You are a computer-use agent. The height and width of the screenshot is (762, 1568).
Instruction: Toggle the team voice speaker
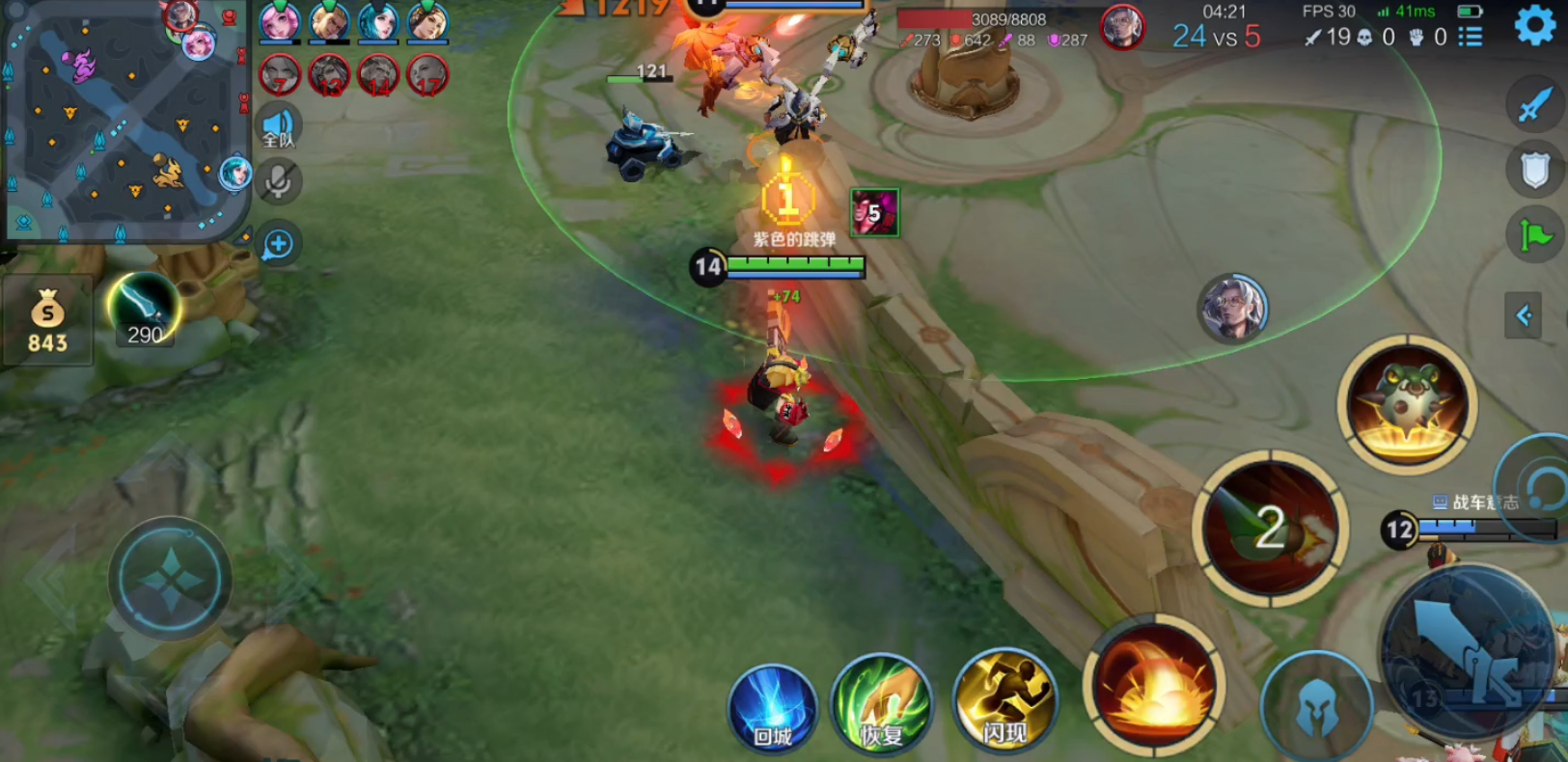point(279,126)
